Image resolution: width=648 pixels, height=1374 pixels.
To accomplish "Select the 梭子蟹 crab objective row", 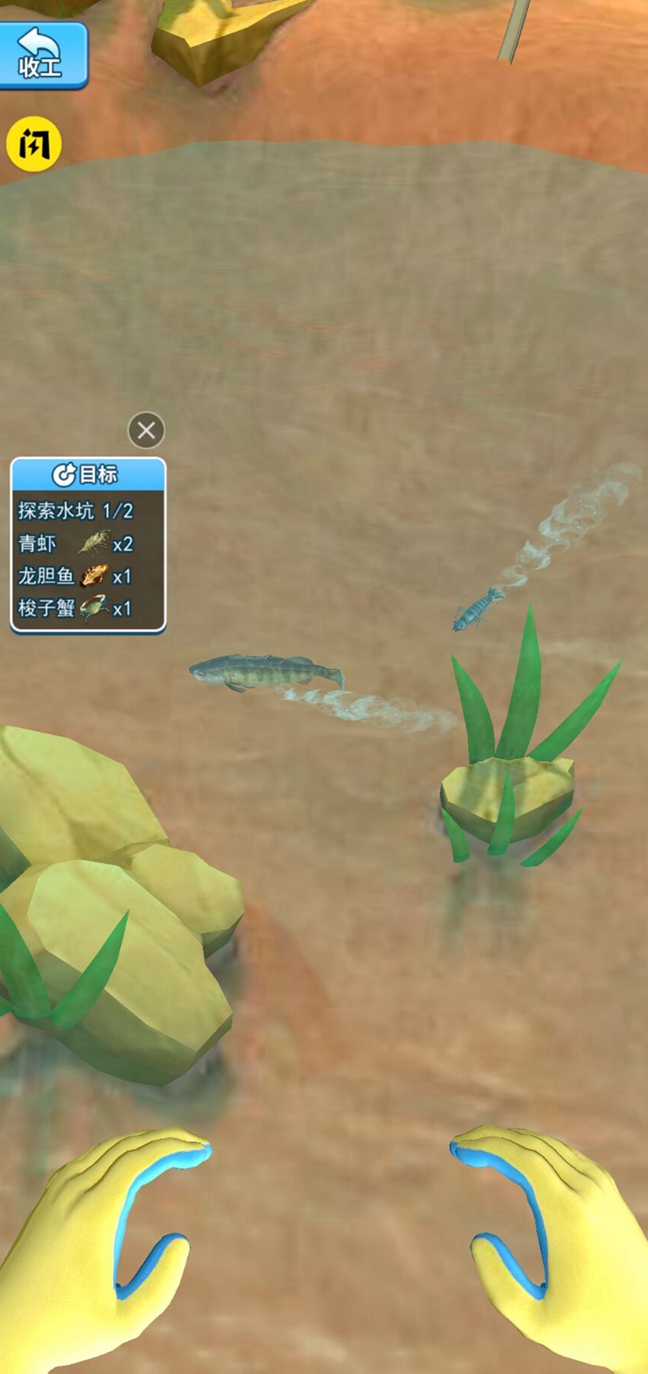I will [x=87, y=607].
